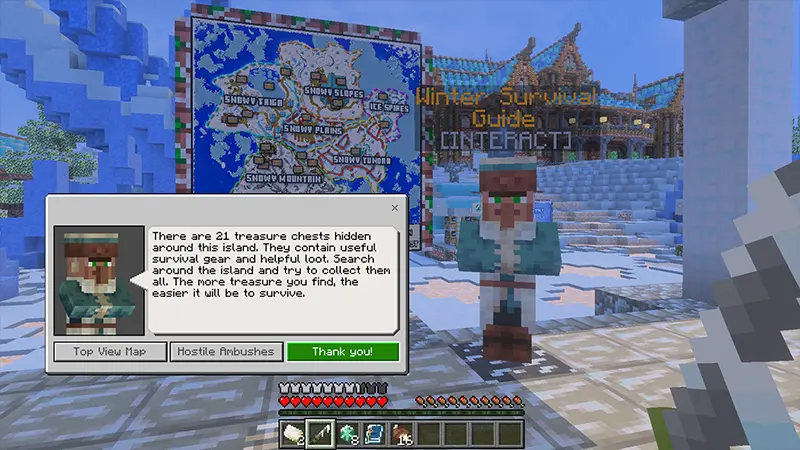Select the fishing rod hotbar slot
The image size is (800, 450).
pyautogui.click(x=320, y=432)
